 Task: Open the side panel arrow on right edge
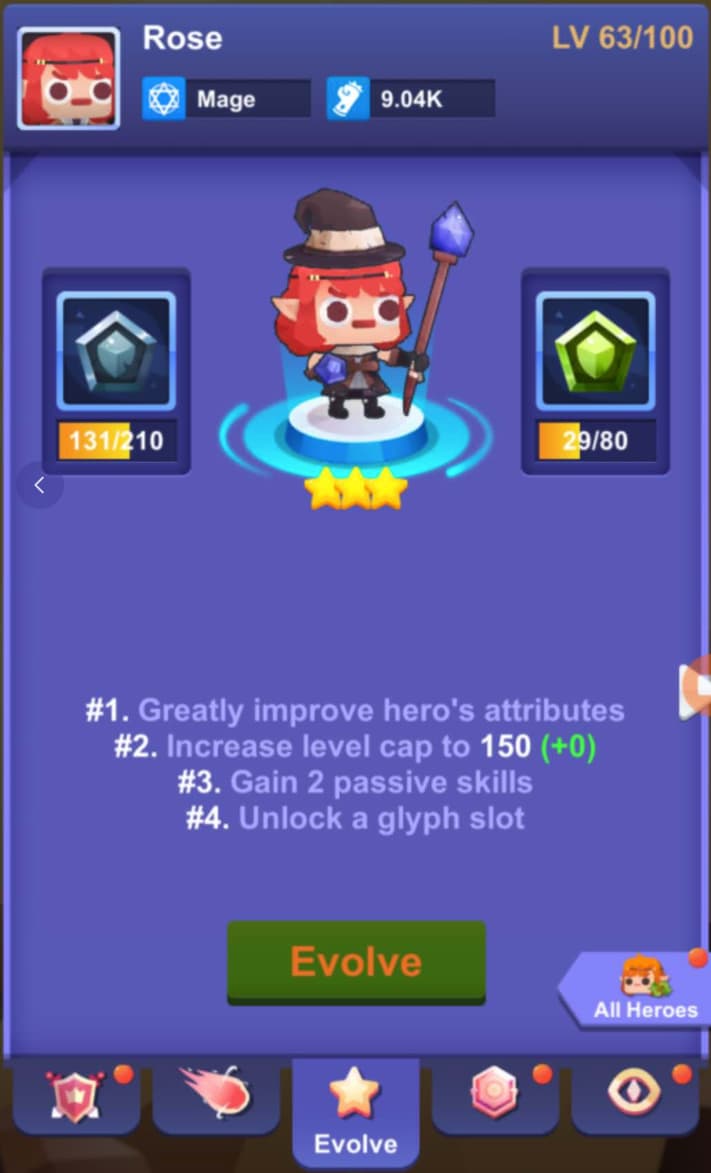click(696, 689)
